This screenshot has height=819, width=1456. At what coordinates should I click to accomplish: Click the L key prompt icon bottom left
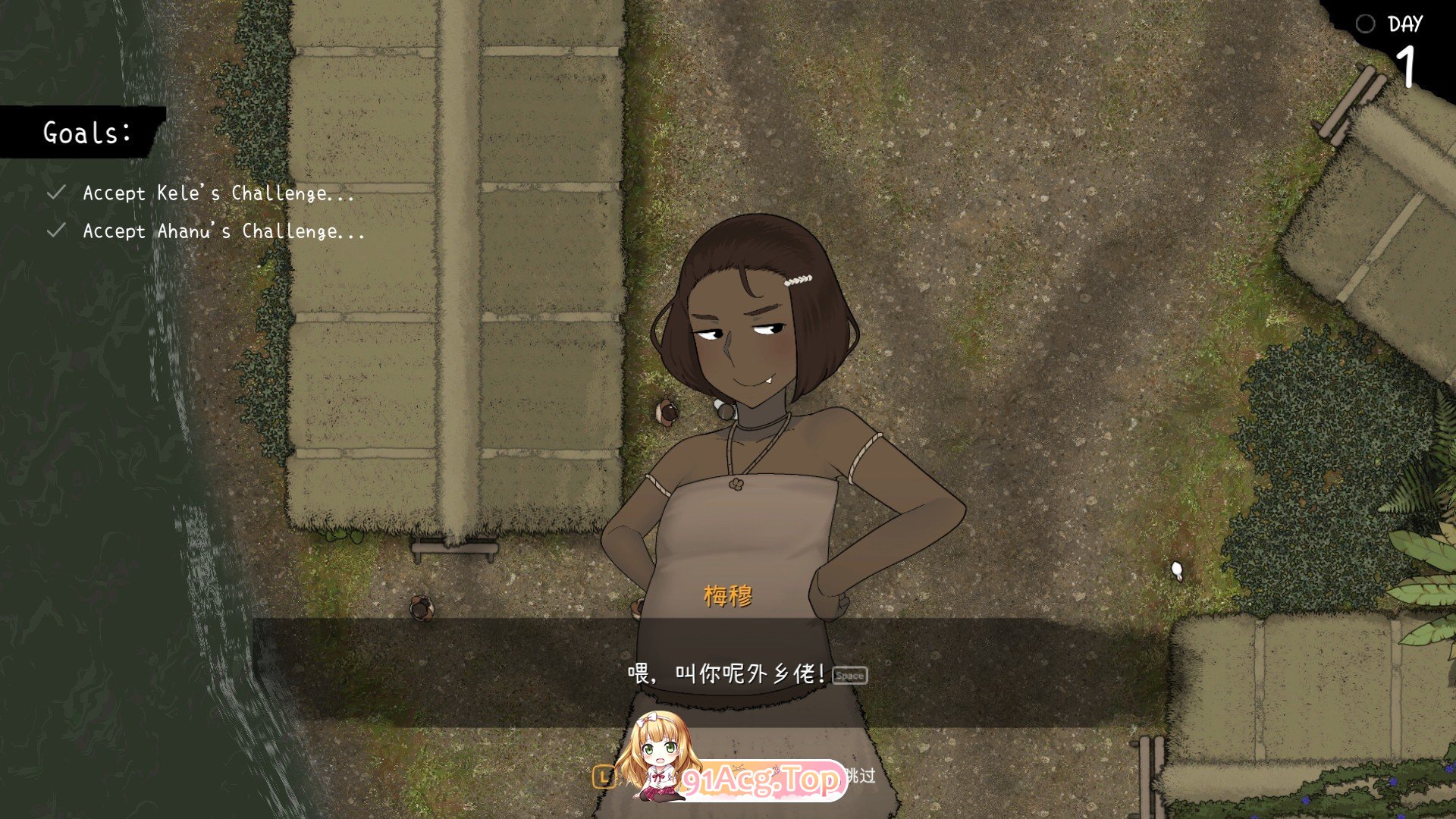click(603, 777)
